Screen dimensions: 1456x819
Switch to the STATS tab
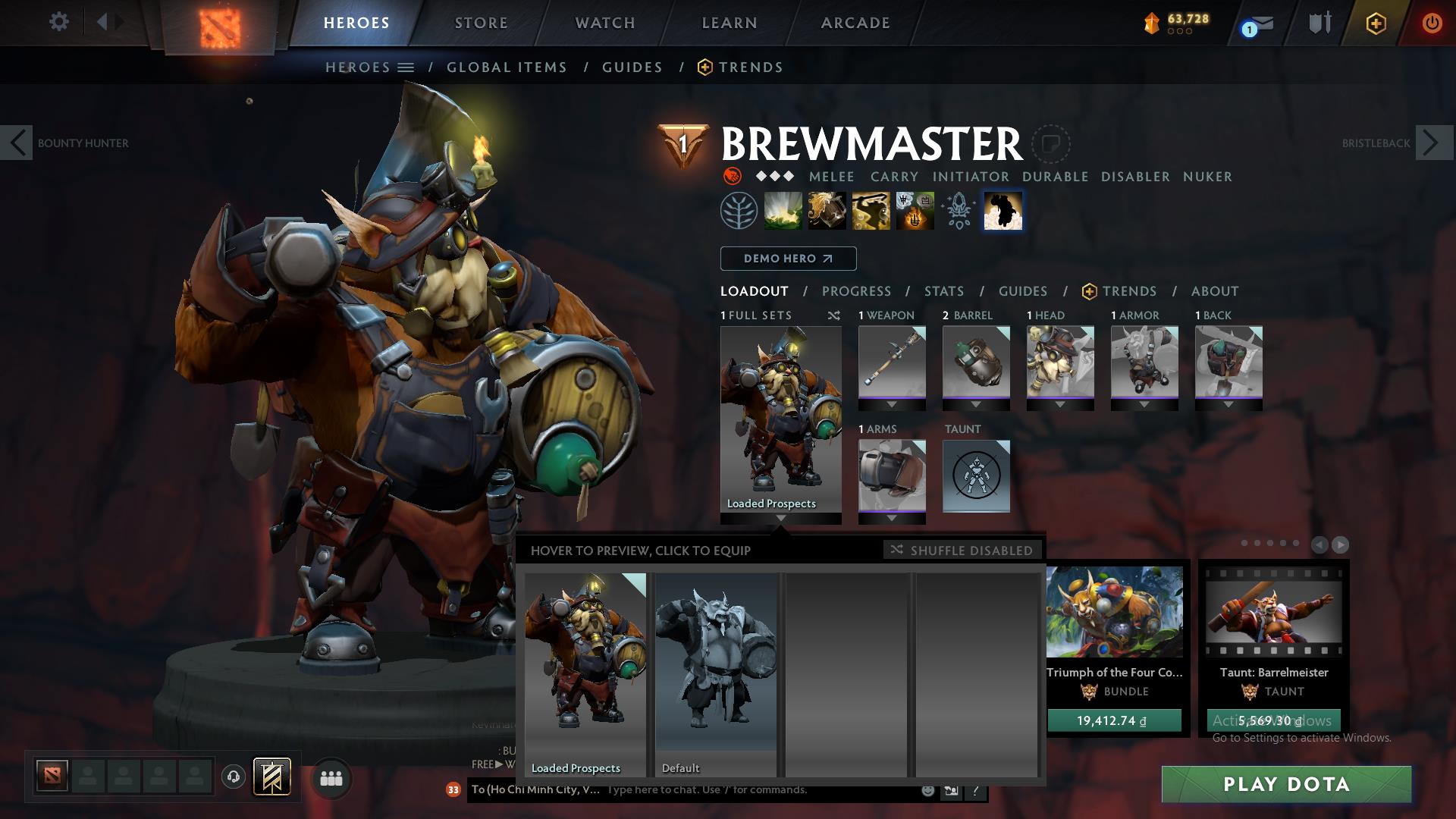[943, 291]
